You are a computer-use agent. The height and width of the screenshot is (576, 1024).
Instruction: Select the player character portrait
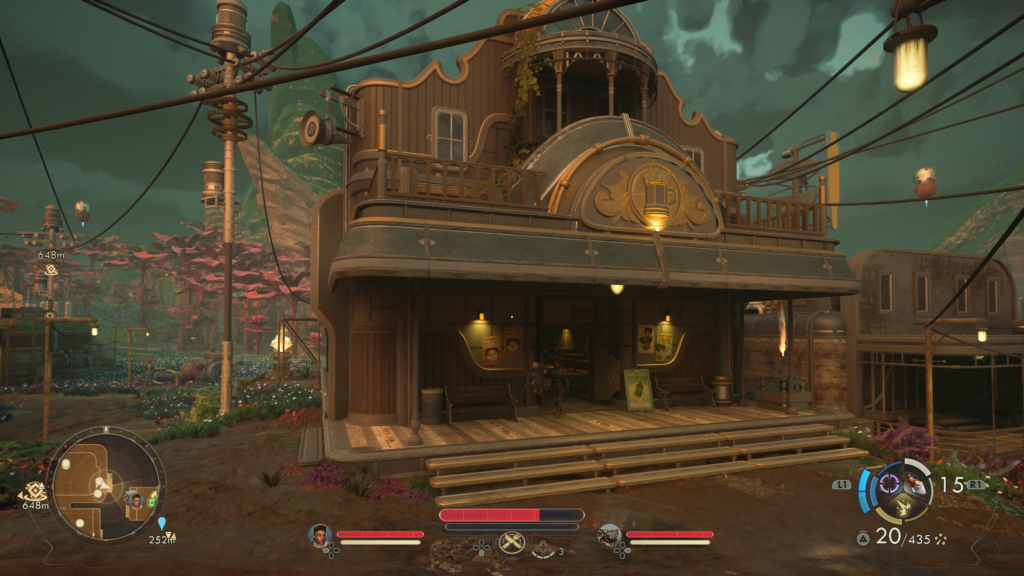(x=319, y=535)
